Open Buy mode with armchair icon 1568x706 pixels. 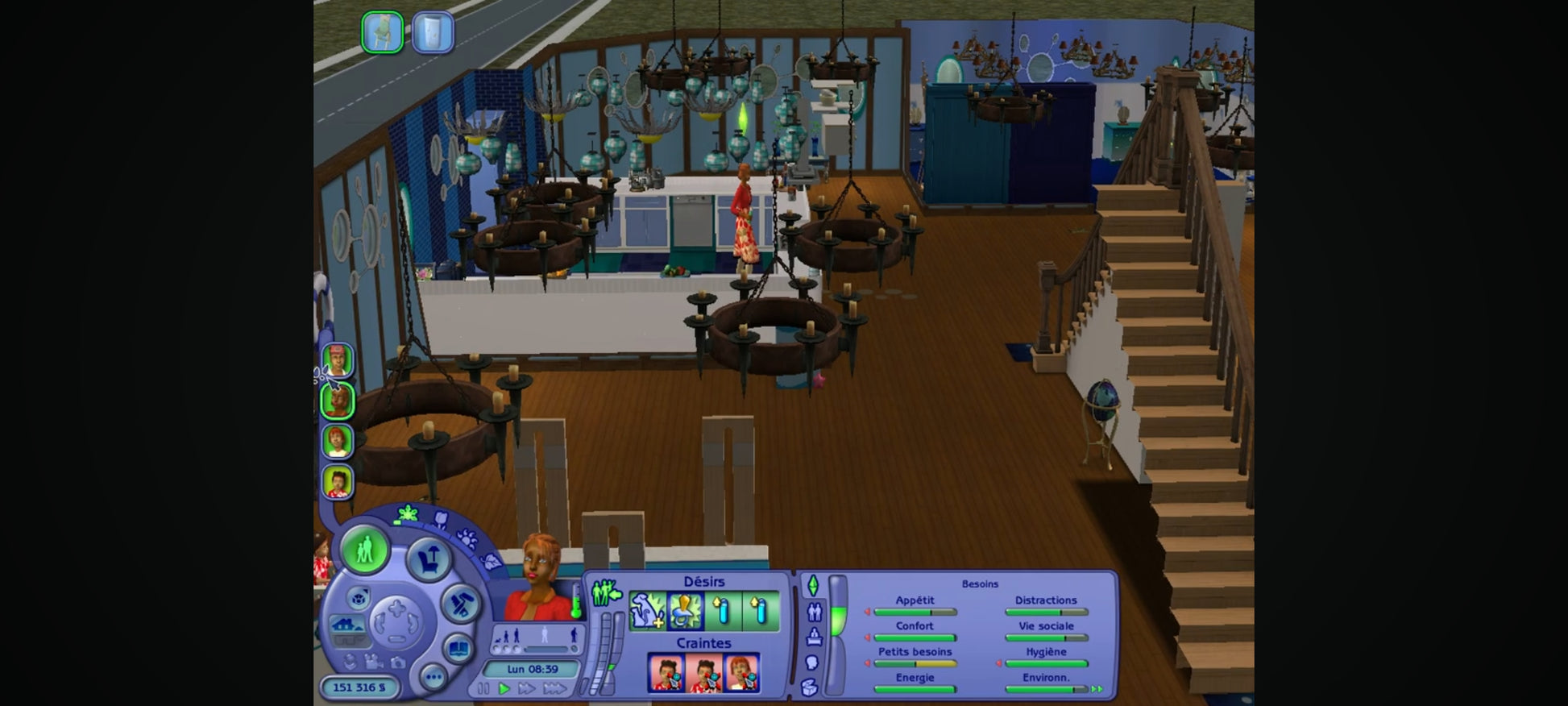coord(428,558)
